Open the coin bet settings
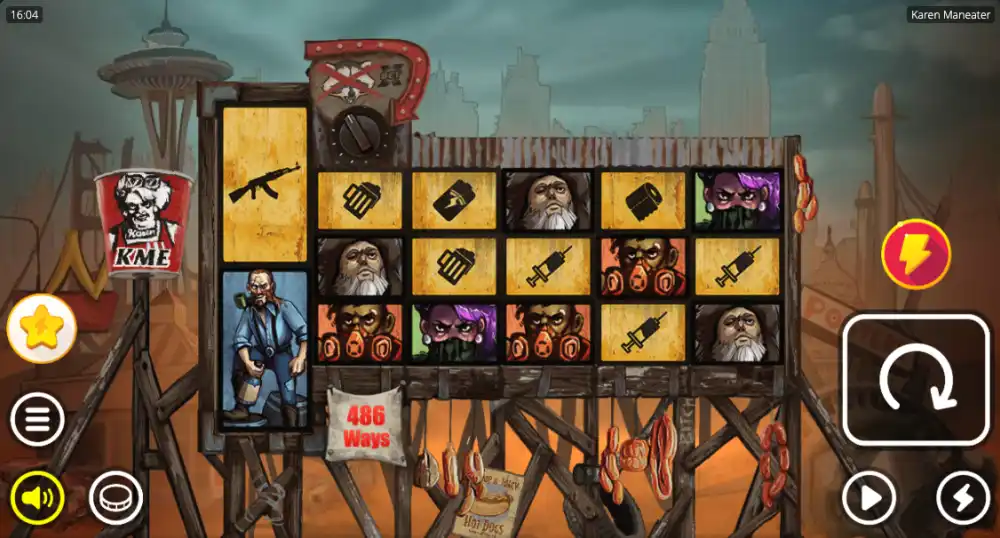This screenshot has width=1000, height=538. click(116, 497)
